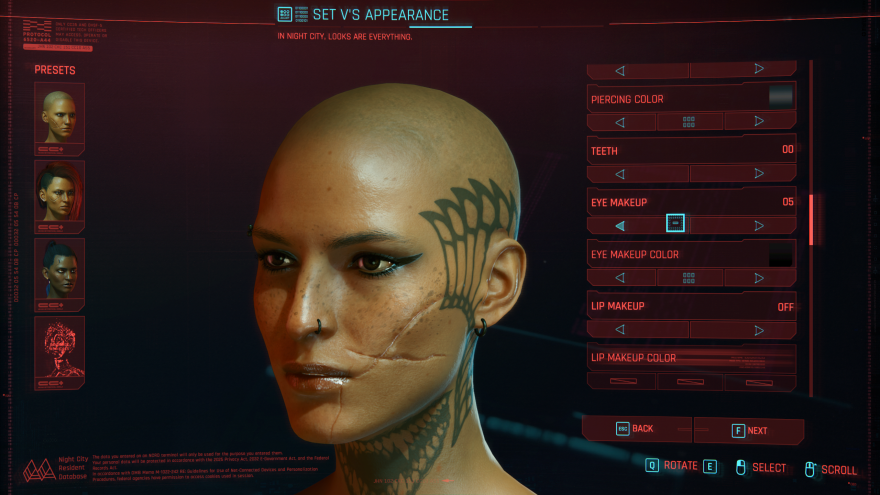Switch Eye Makeup to the previous style

620,226
